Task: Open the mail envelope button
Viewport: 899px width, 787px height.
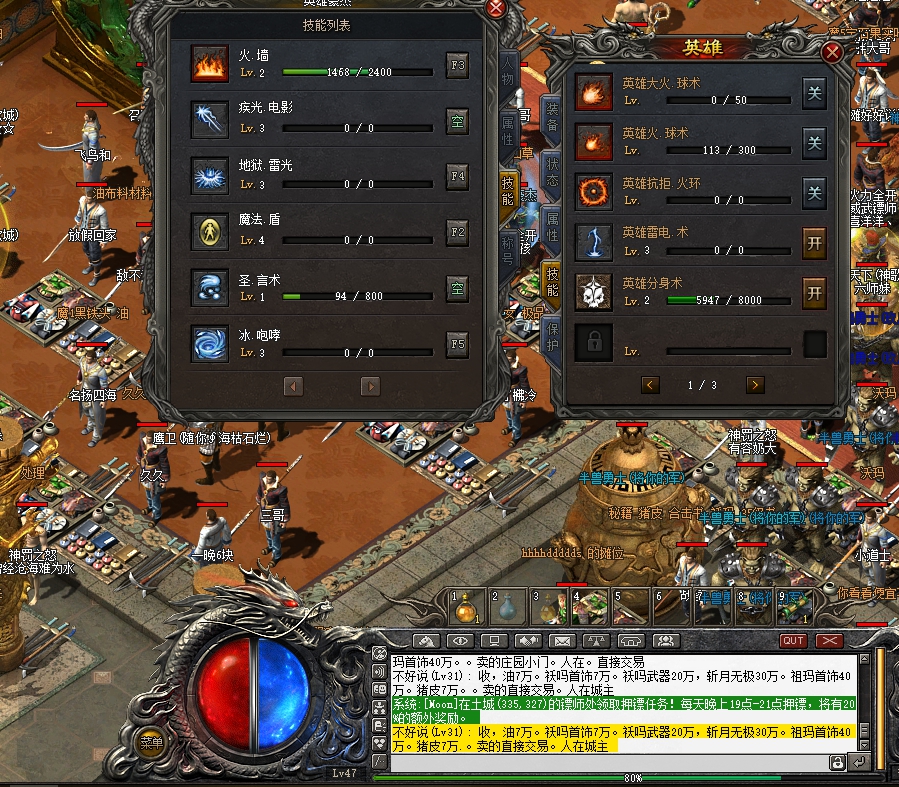Action: (561, 640)
